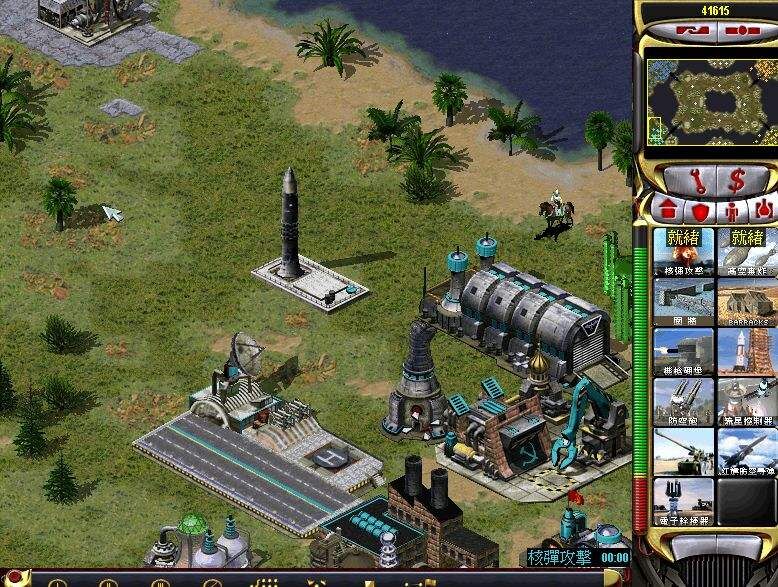Select the satellite controller icon

click(747, 401)
